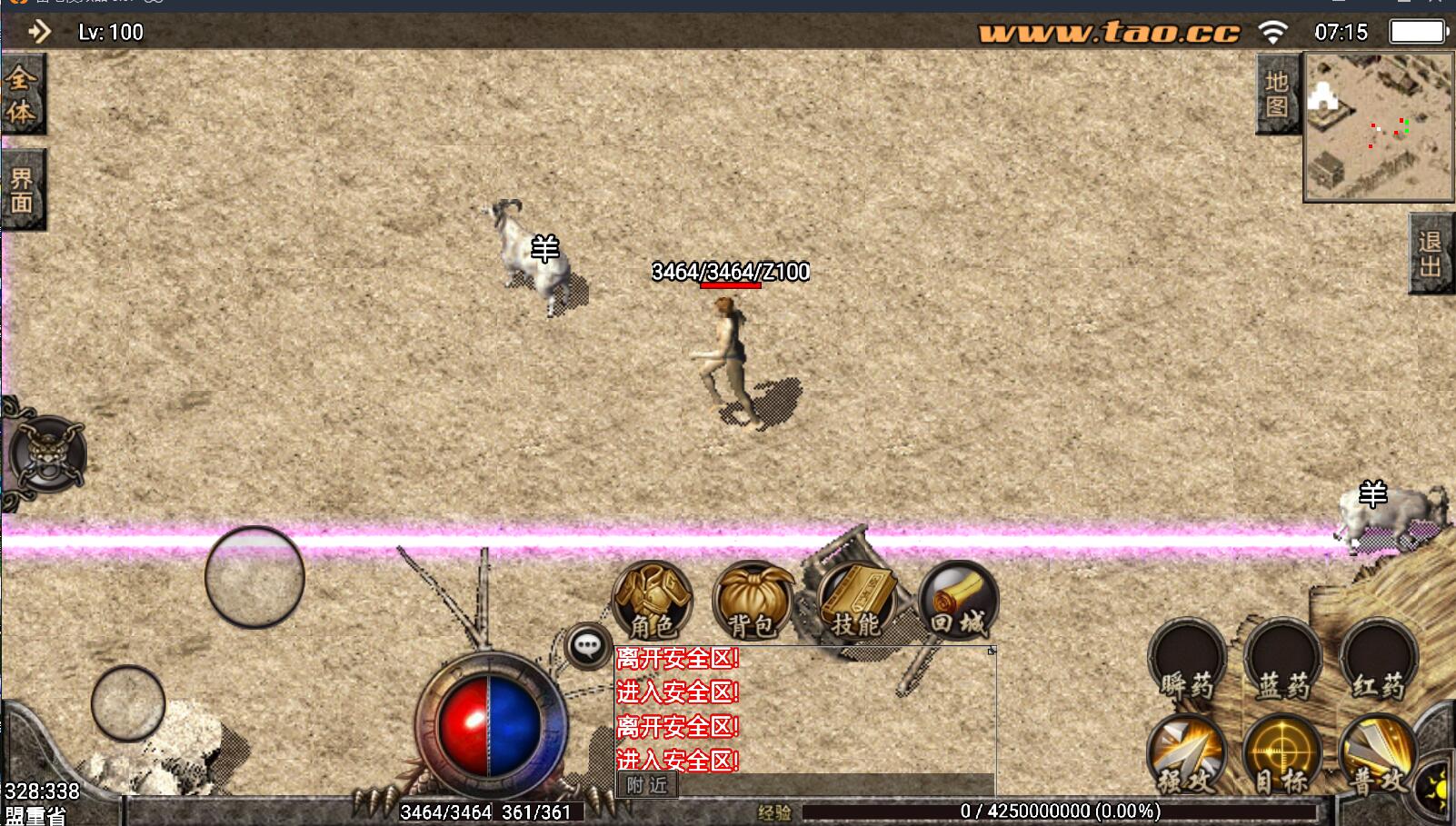Switch to the 附近 nearby chat tab

tap(647, 785)
